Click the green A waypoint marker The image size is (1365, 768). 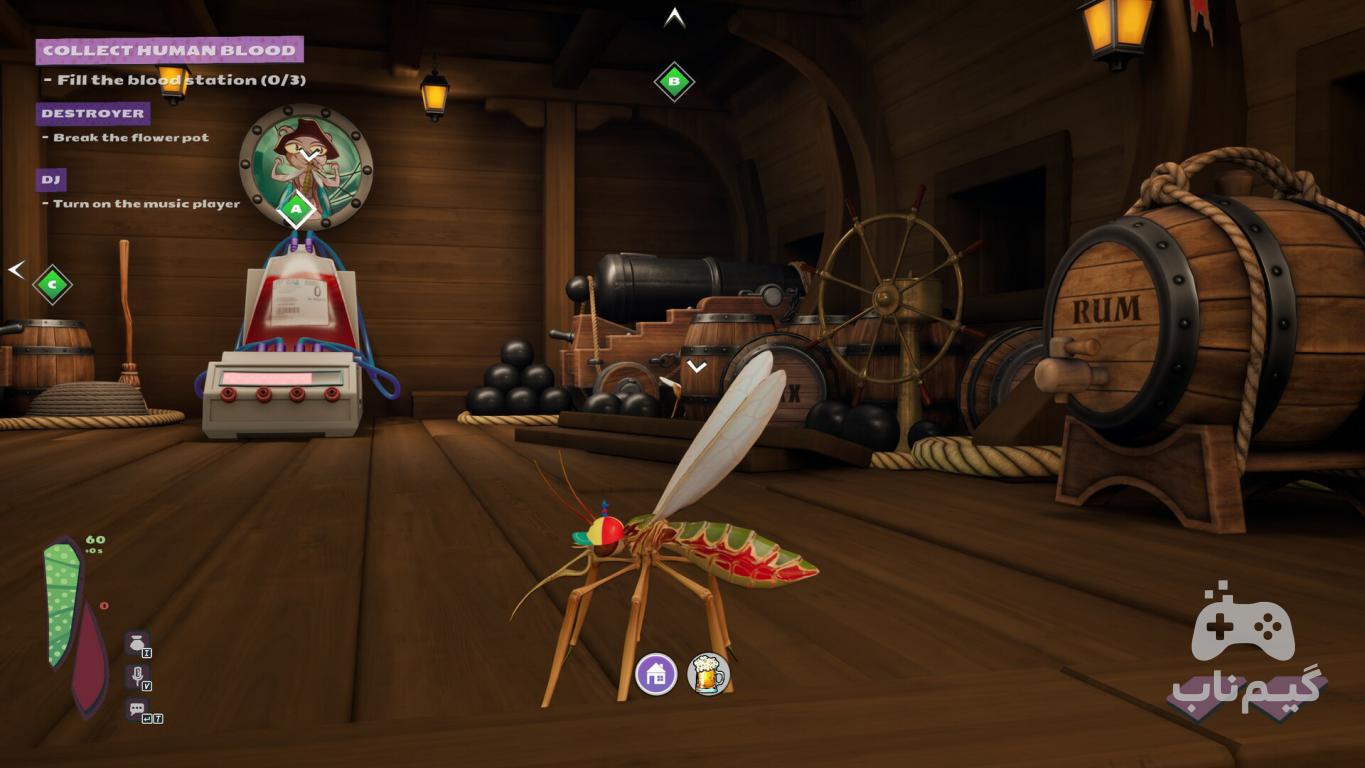point(296,210)
